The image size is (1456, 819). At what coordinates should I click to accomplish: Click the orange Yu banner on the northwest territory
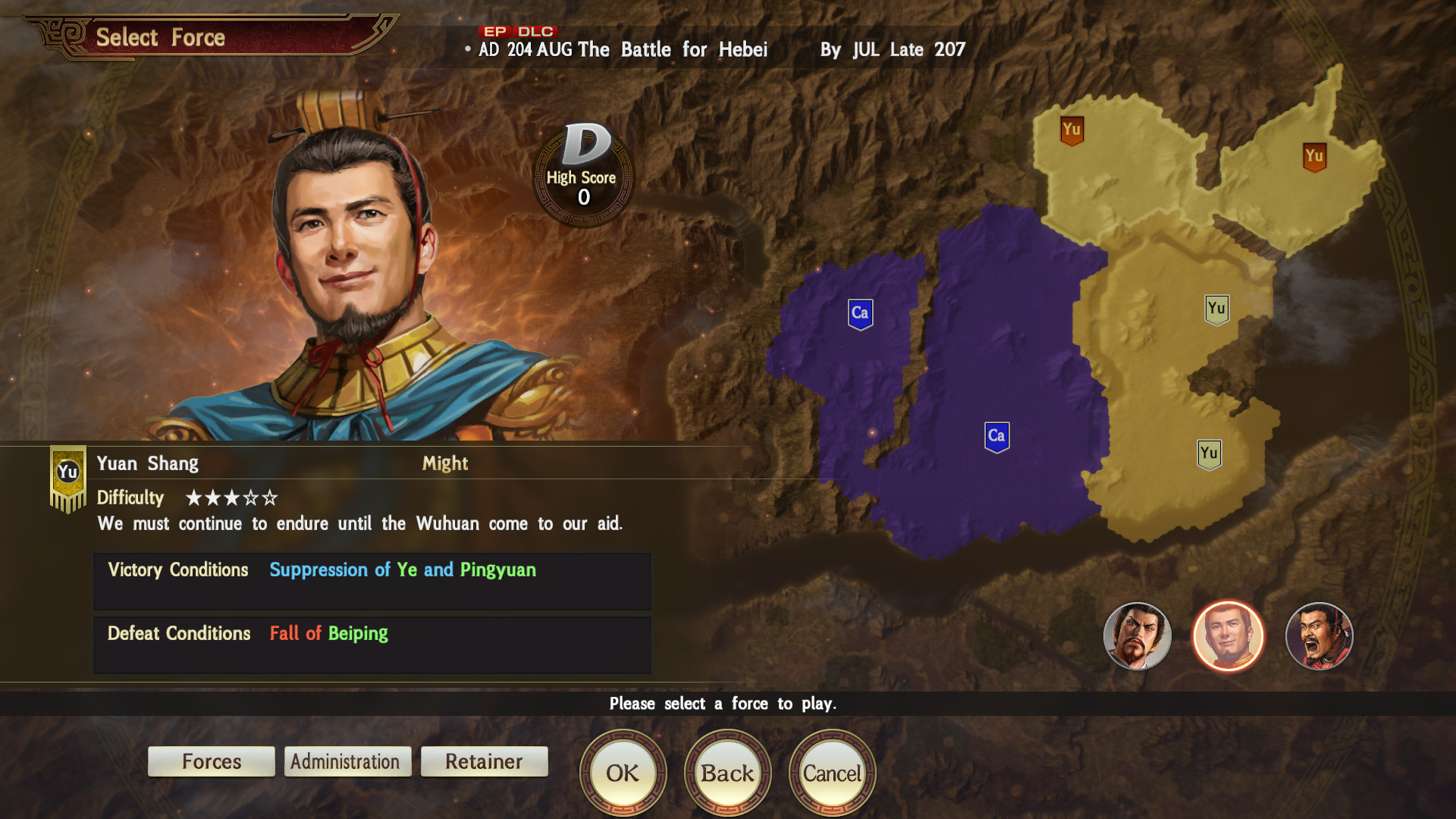1072,130
